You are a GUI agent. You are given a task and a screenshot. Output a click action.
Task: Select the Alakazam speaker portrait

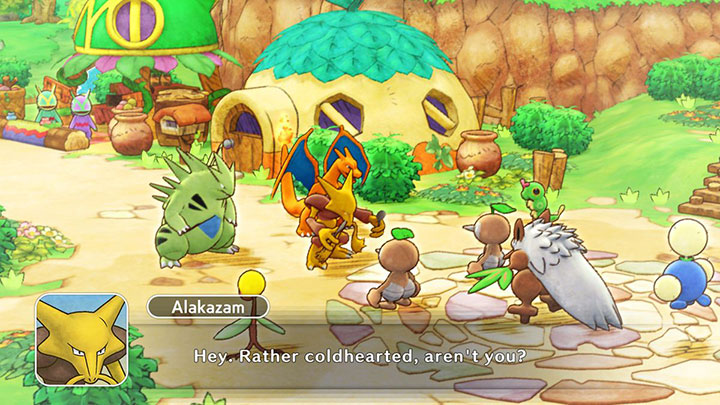[80, 339]
